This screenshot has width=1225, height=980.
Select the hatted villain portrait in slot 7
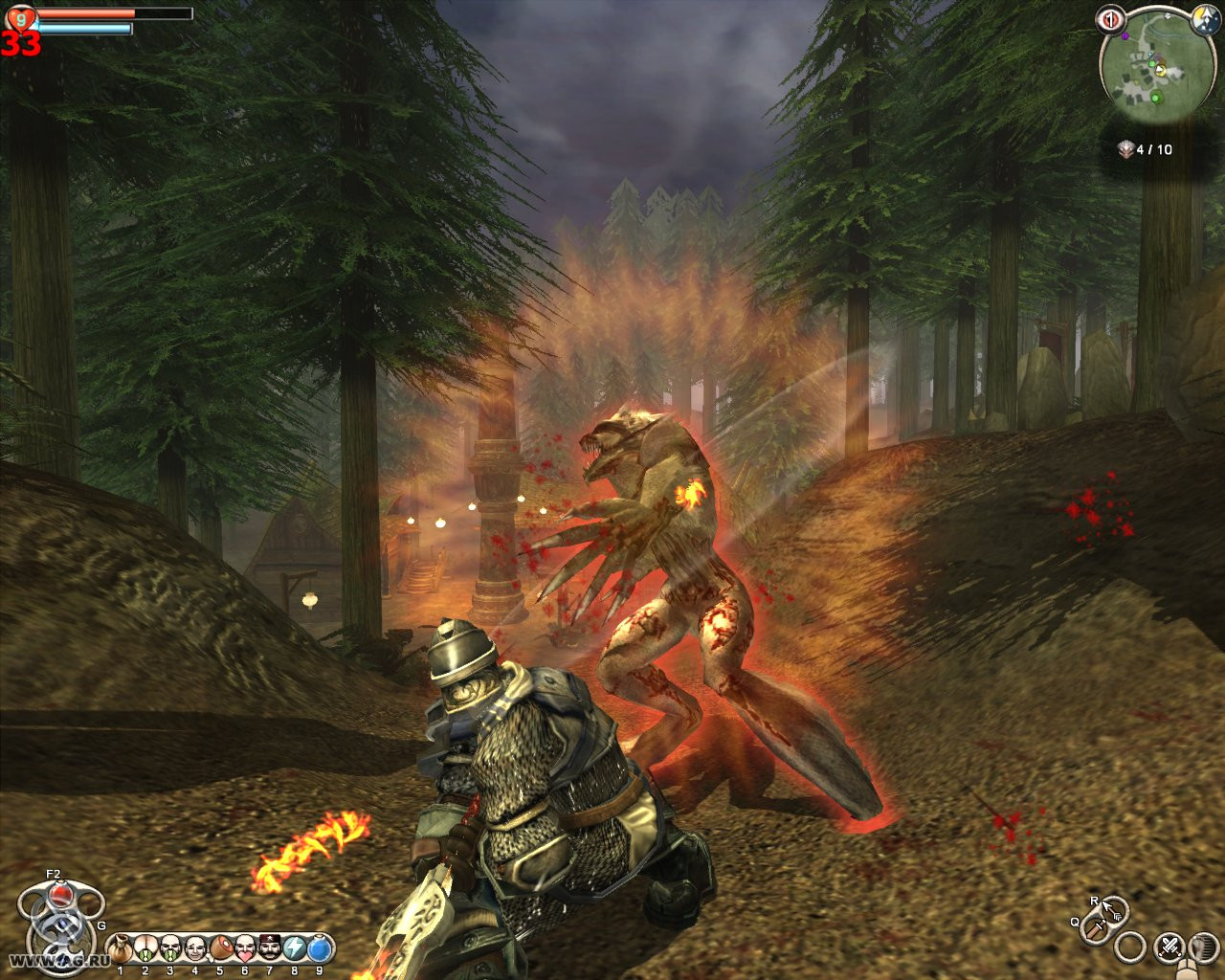point(270,947)
